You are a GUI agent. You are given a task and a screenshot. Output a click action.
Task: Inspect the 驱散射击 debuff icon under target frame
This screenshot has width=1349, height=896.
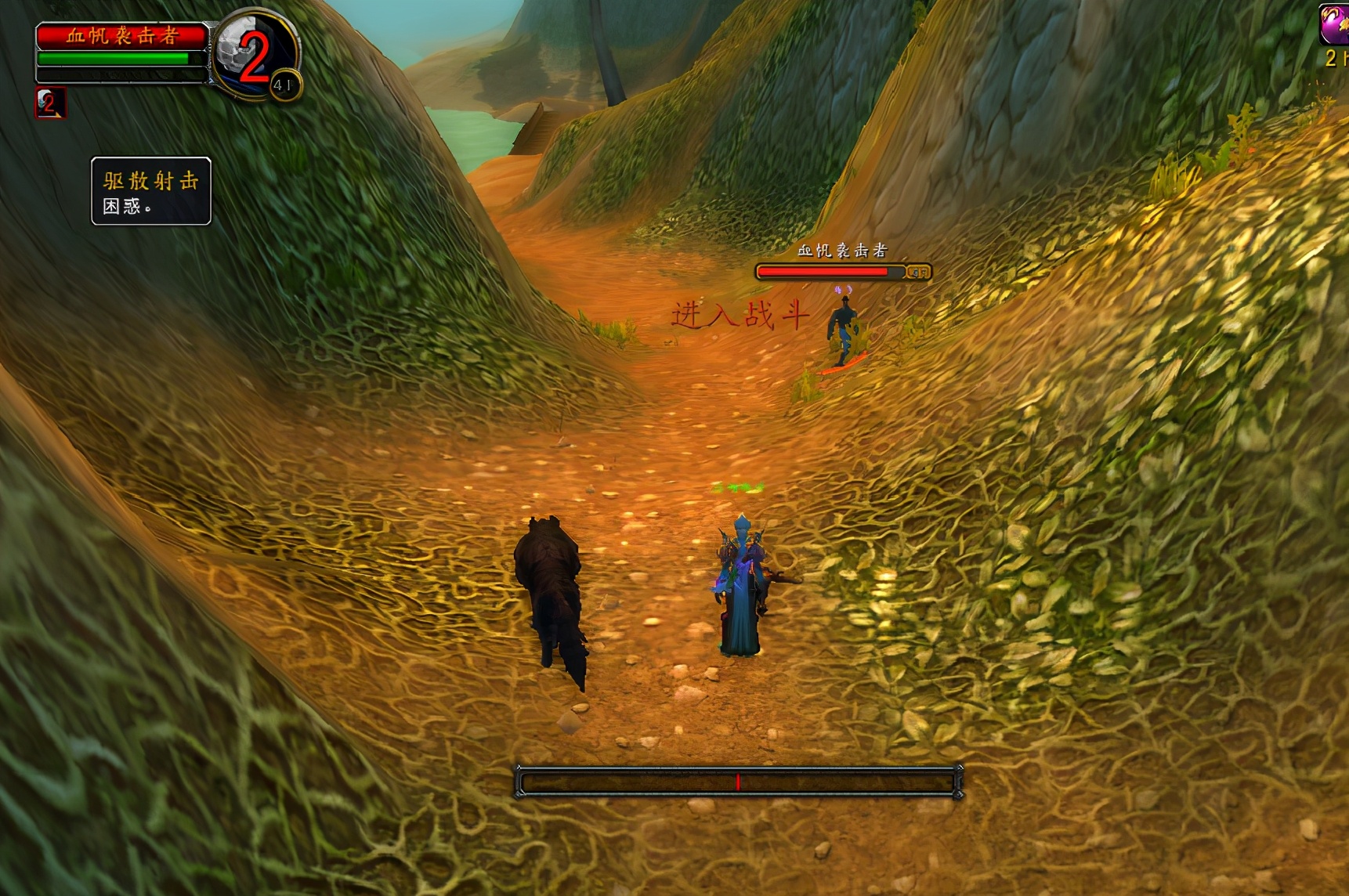point(50,103)
